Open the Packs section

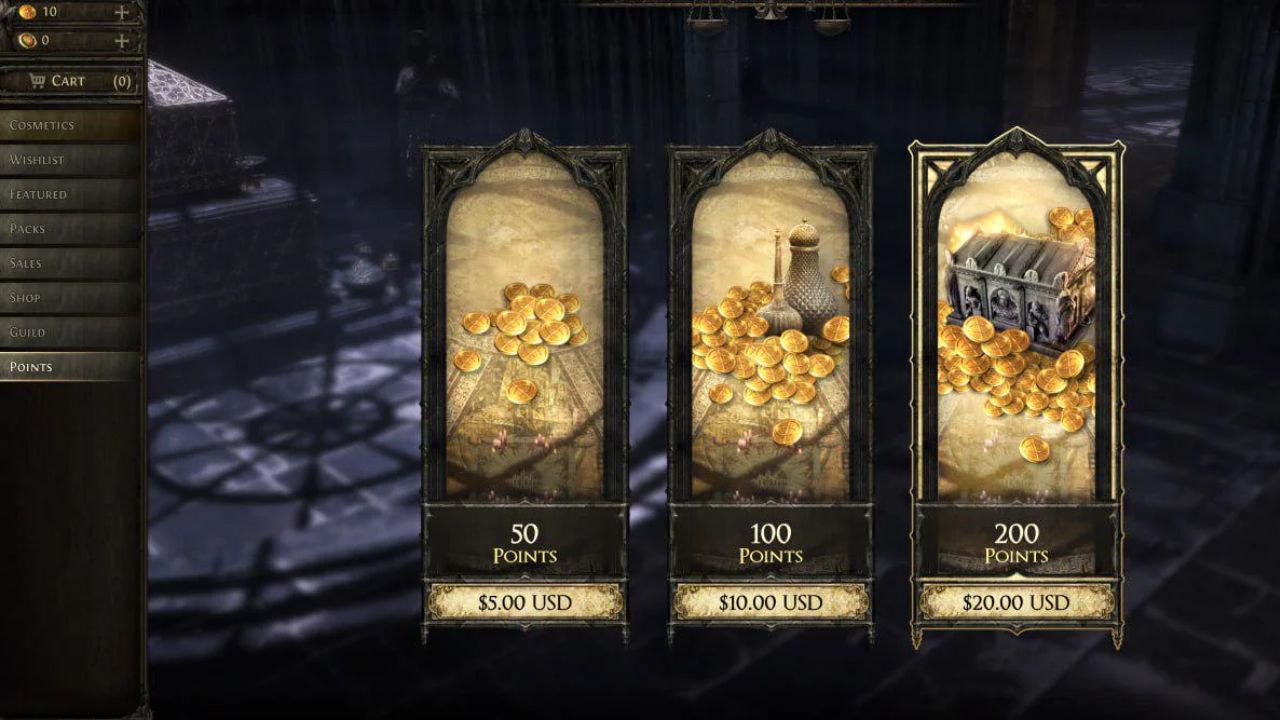[26, 228]
